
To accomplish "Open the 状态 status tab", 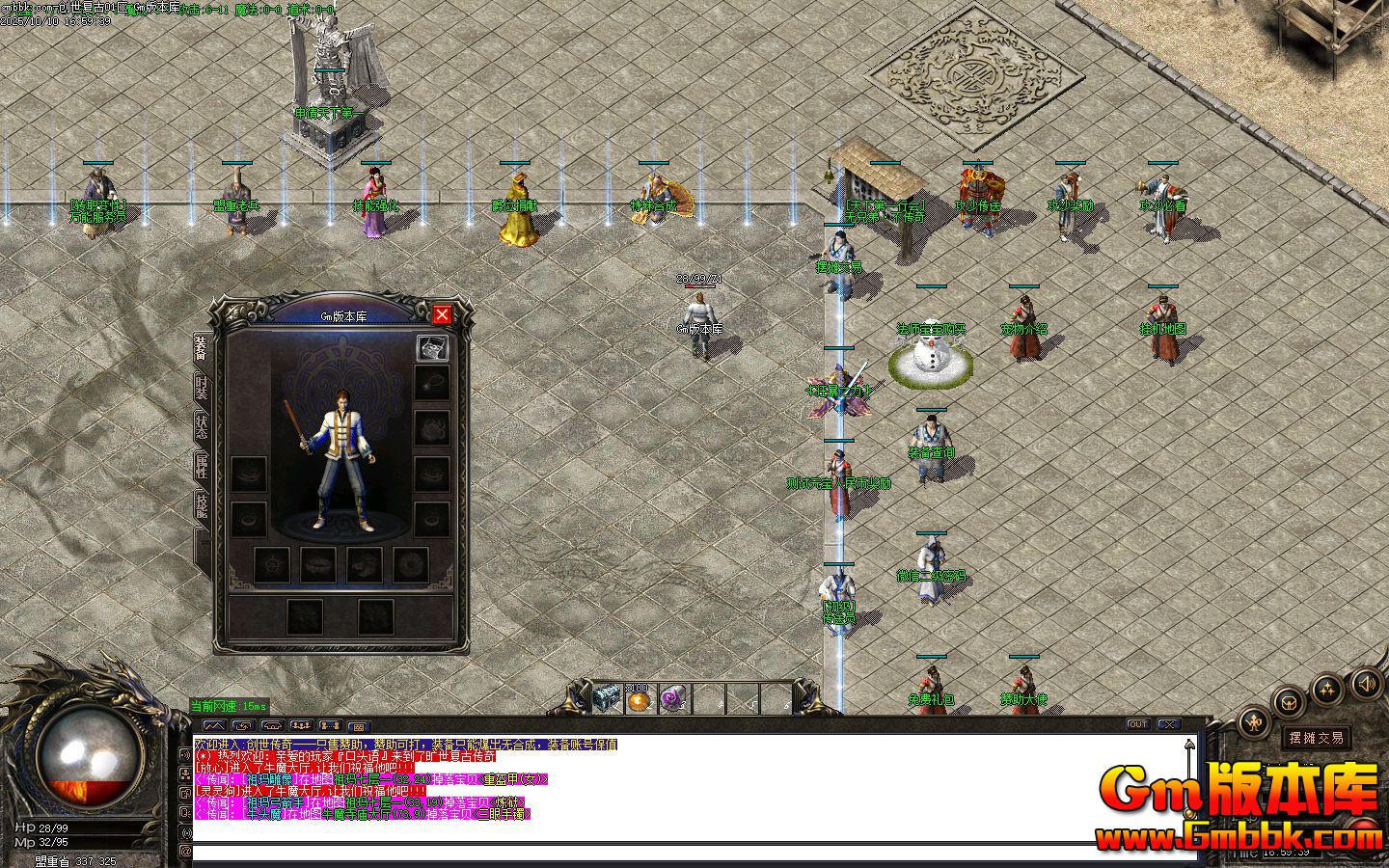I will tap(201, 427).
